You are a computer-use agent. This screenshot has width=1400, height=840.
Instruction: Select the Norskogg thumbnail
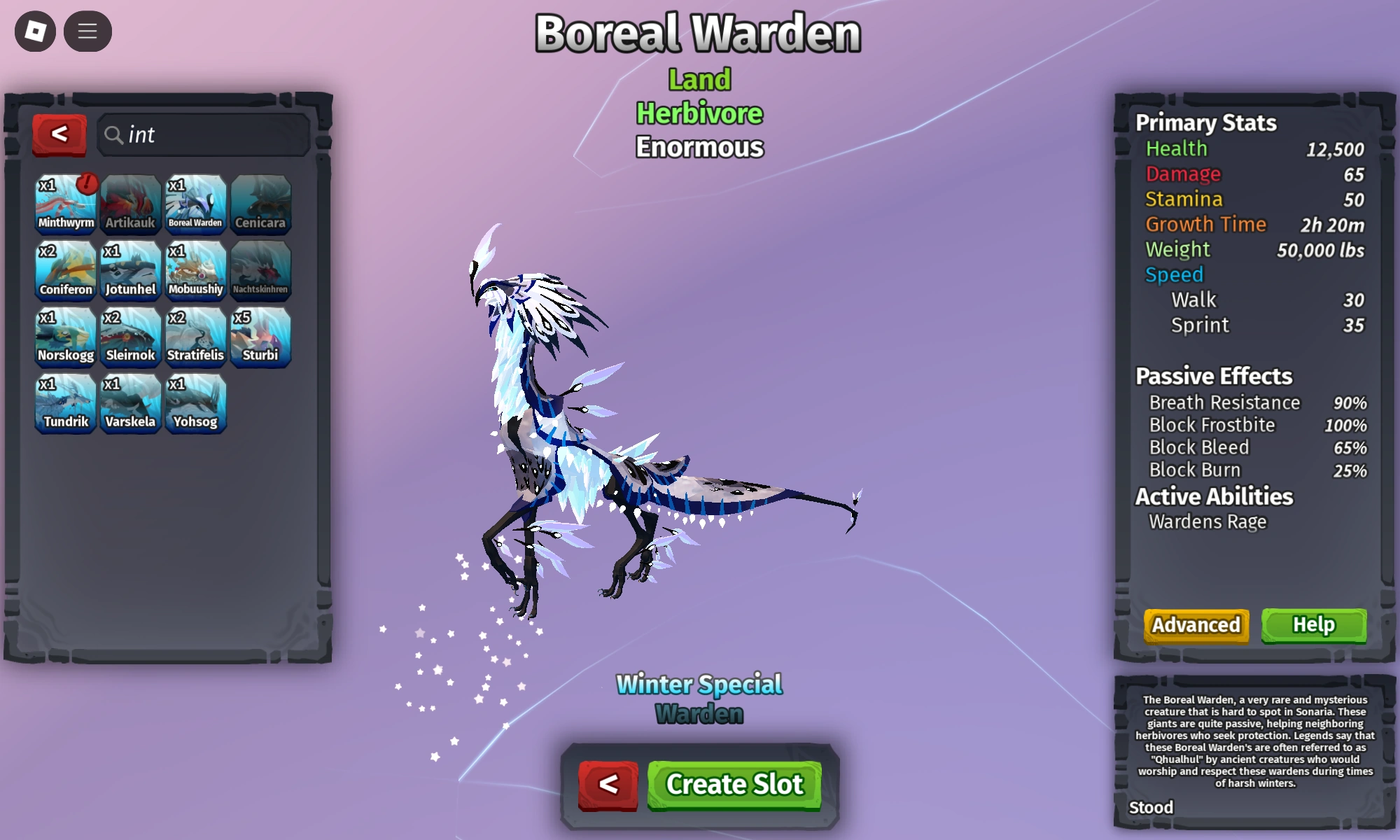pos(65,337)
